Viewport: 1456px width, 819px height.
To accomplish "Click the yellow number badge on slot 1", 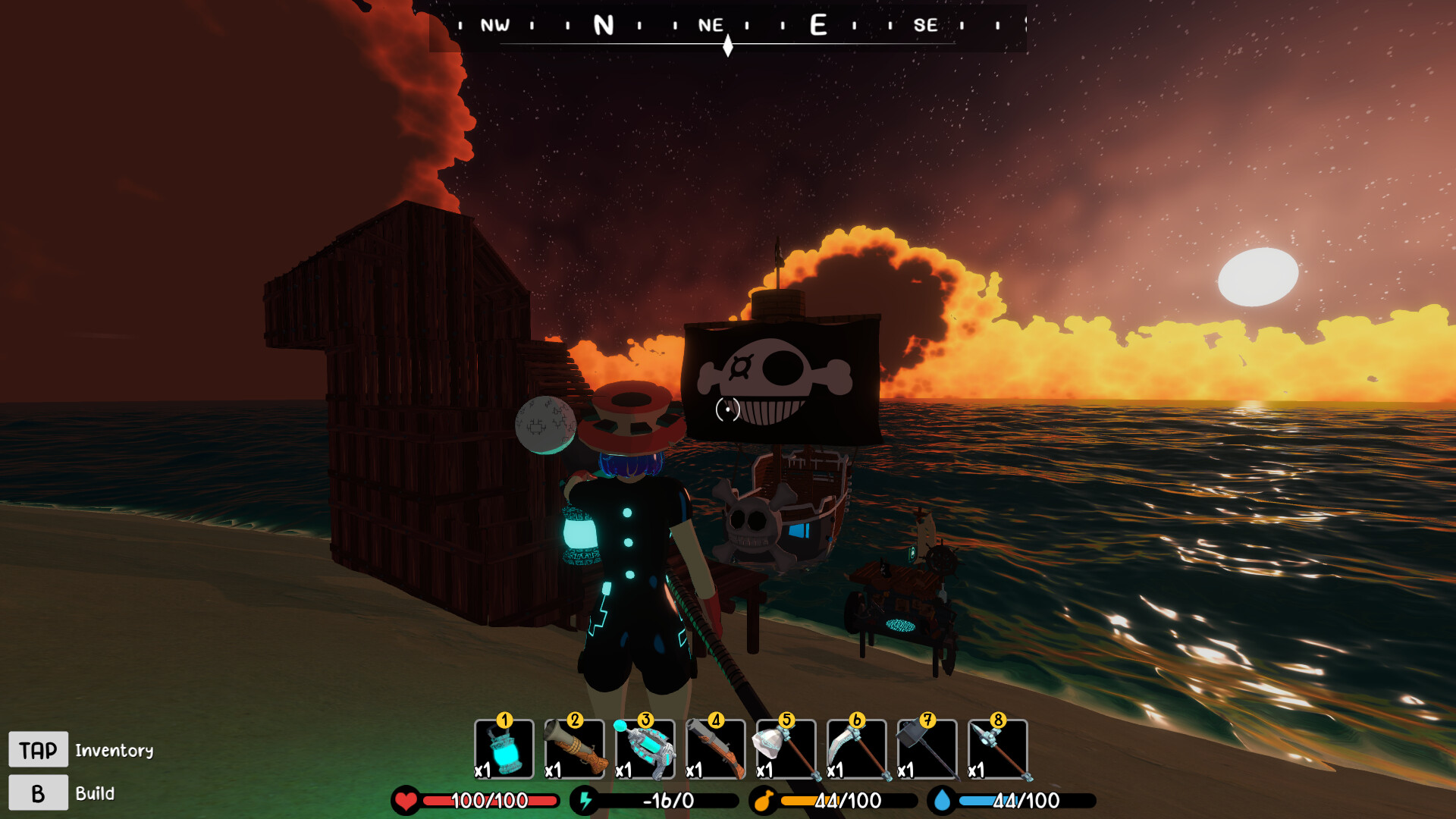I will (505, 722).
